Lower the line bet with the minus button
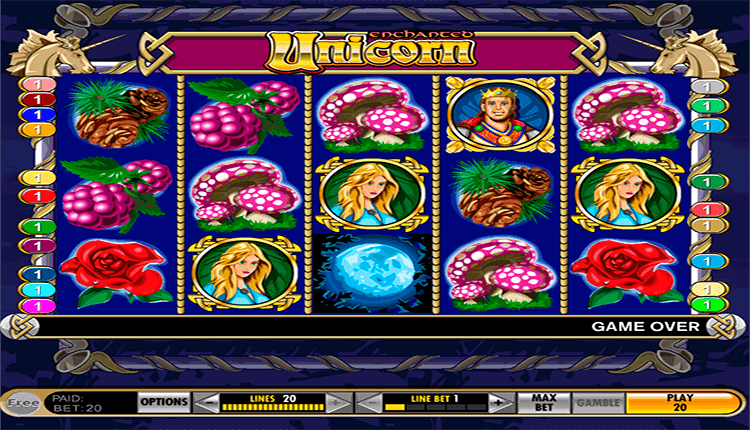Image resolution: width=750 pixels, height=430 pixels. click(x=370, y=402)
